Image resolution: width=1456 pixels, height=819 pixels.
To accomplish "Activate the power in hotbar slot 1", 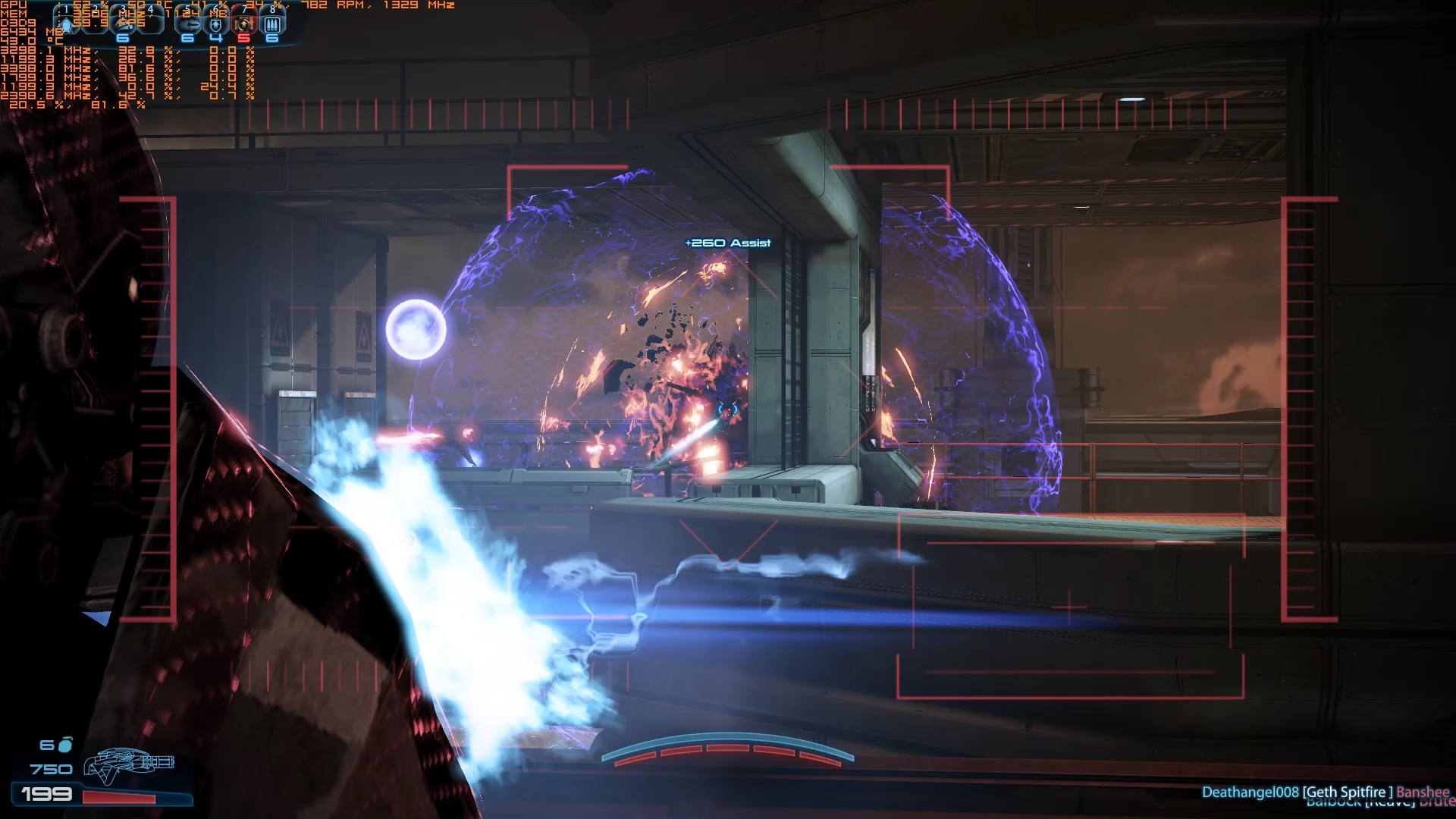I will click(x=66, y=23).
